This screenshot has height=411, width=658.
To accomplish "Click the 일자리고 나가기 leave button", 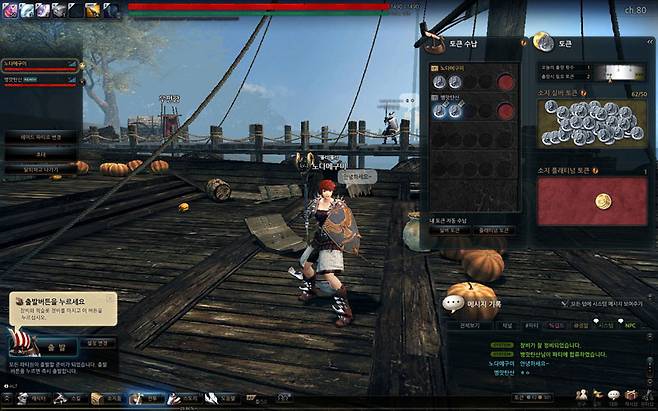I will point(40,171).
